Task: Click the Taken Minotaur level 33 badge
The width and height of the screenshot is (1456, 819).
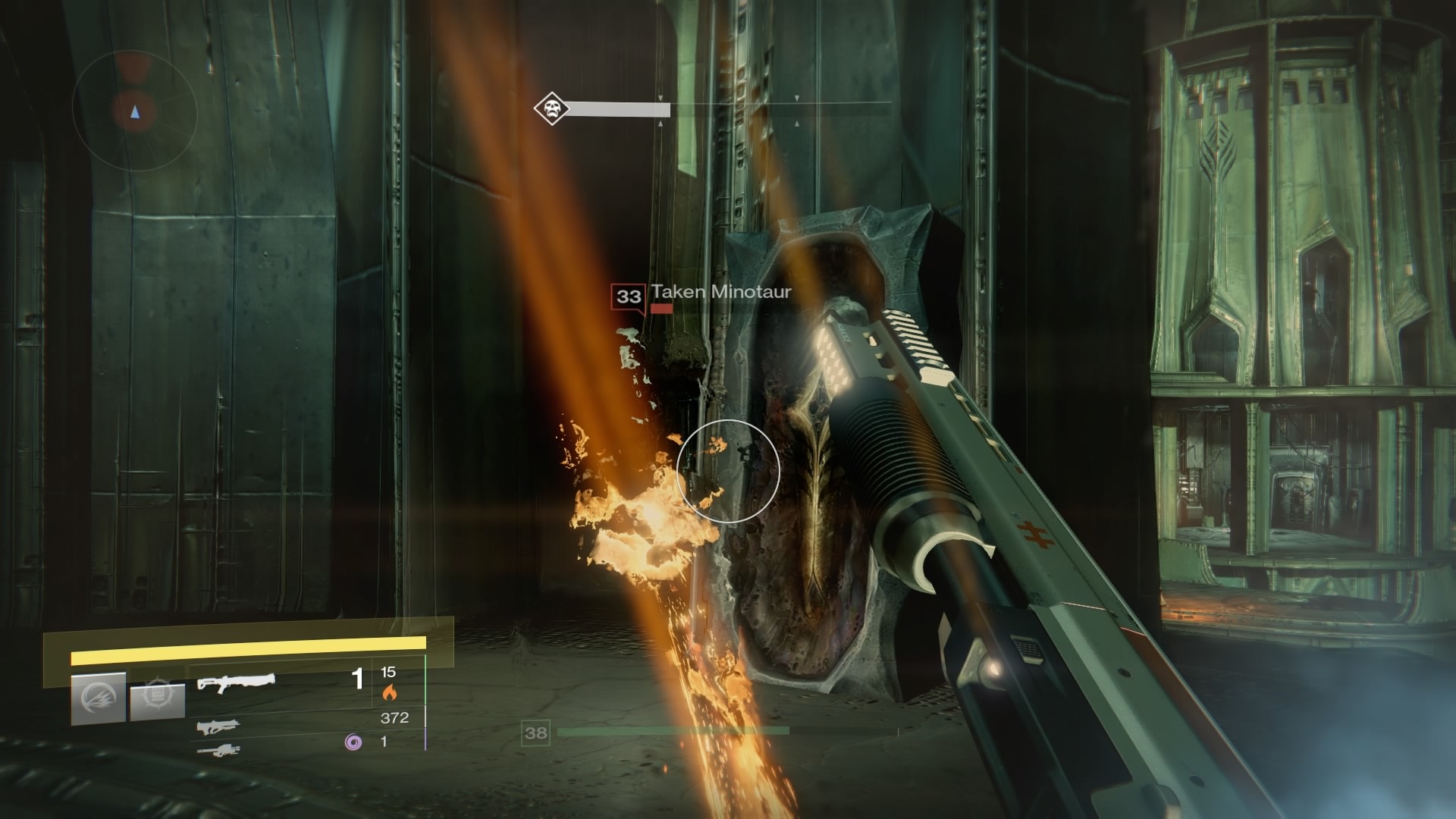Action: coord(628,297)
